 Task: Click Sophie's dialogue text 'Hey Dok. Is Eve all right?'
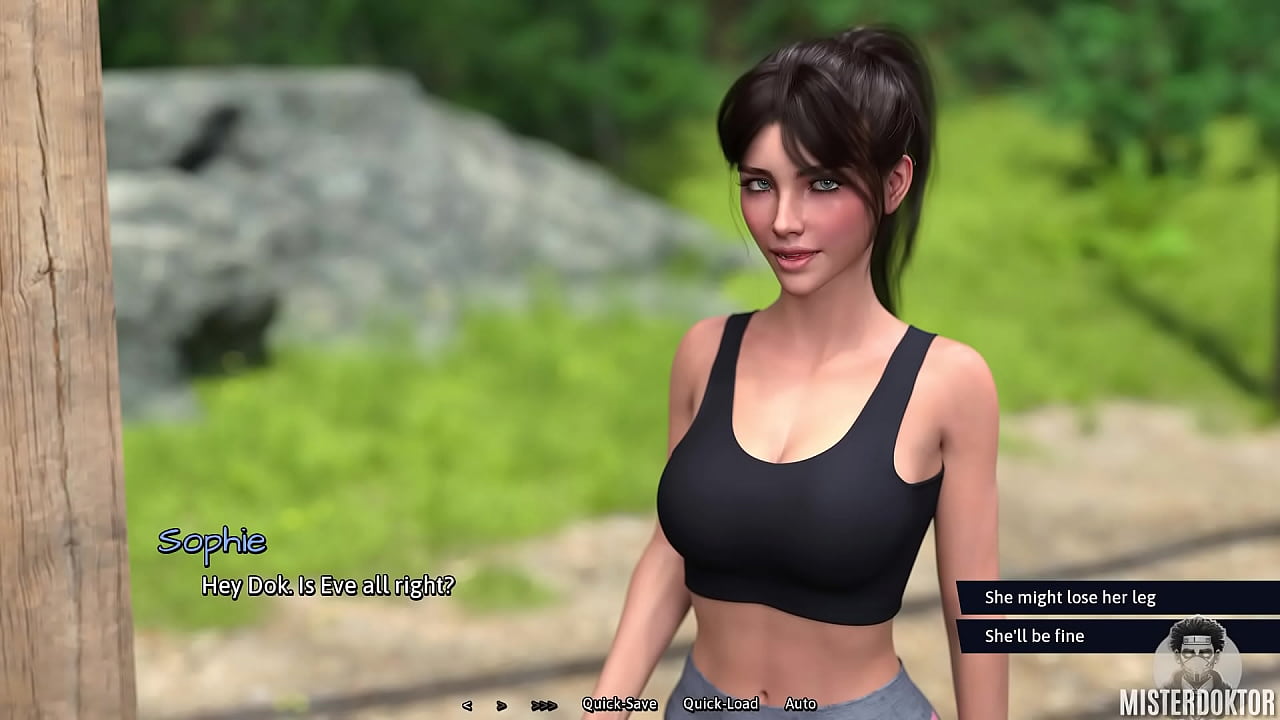327,587
